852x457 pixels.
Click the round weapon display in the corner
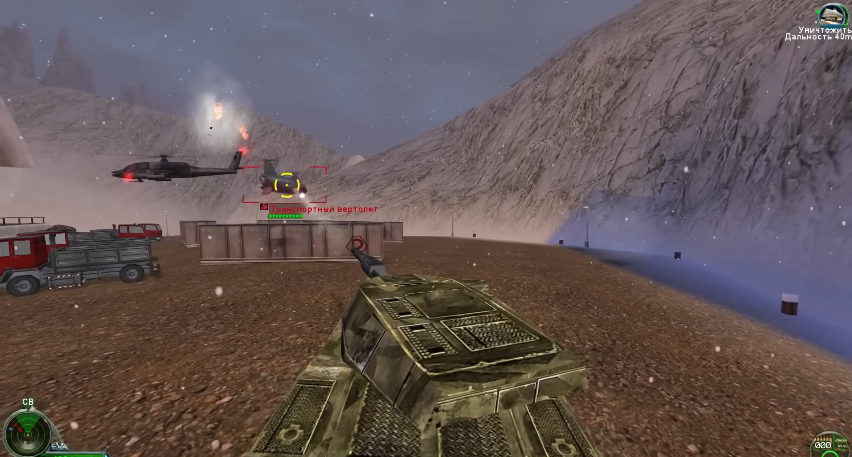point(829,446)
